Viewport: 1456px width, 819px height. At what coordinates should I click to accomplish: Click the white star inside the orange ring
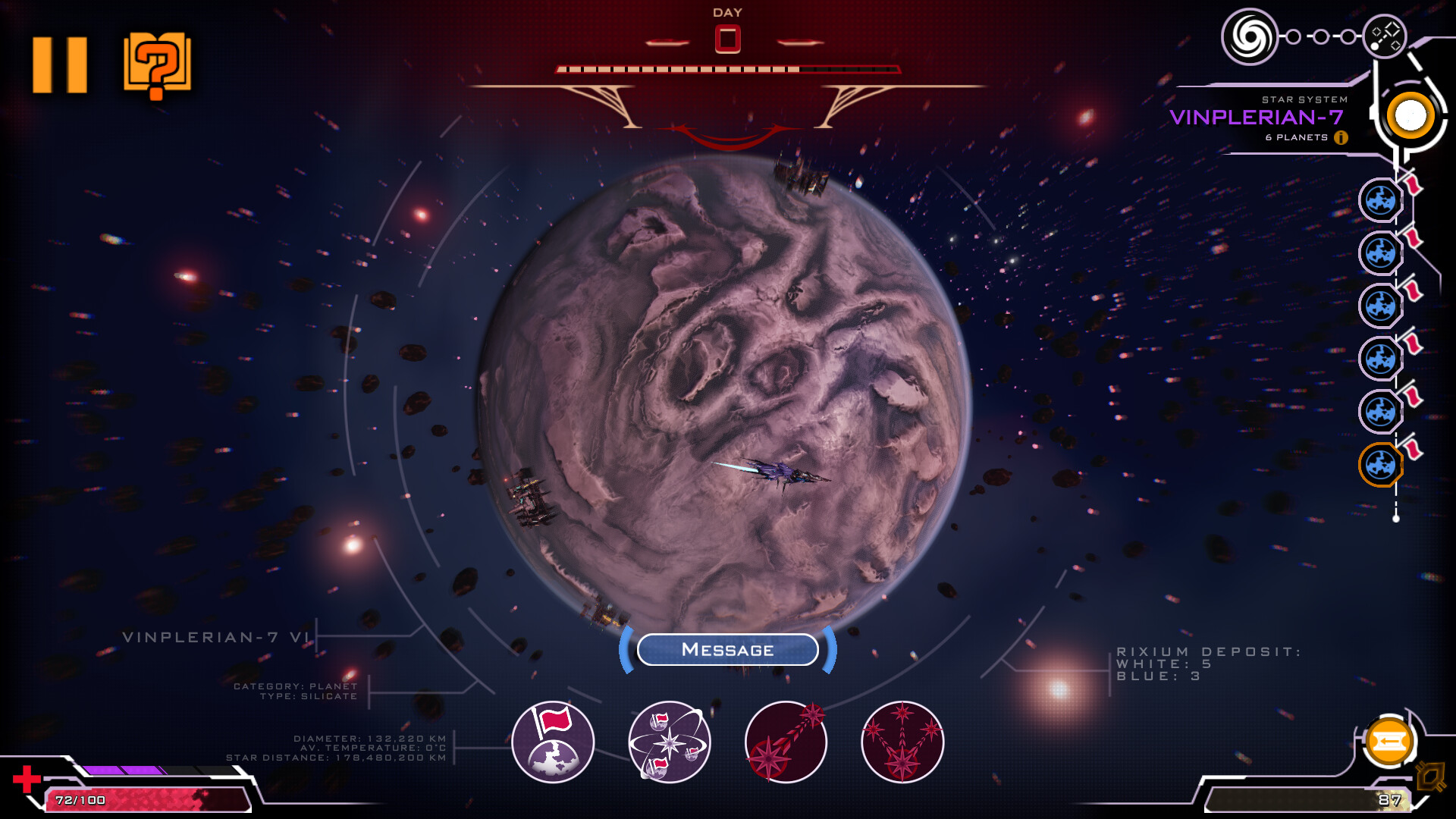click(1410, 115)
